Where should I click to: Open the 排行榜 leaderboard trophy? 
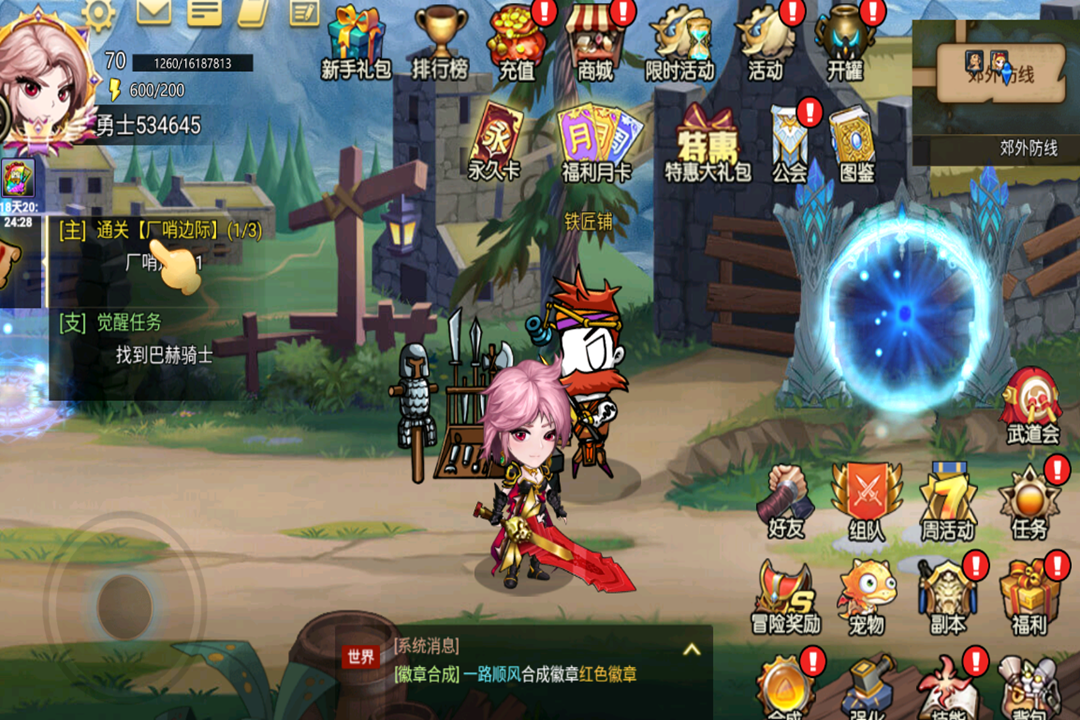coord(440,40)
